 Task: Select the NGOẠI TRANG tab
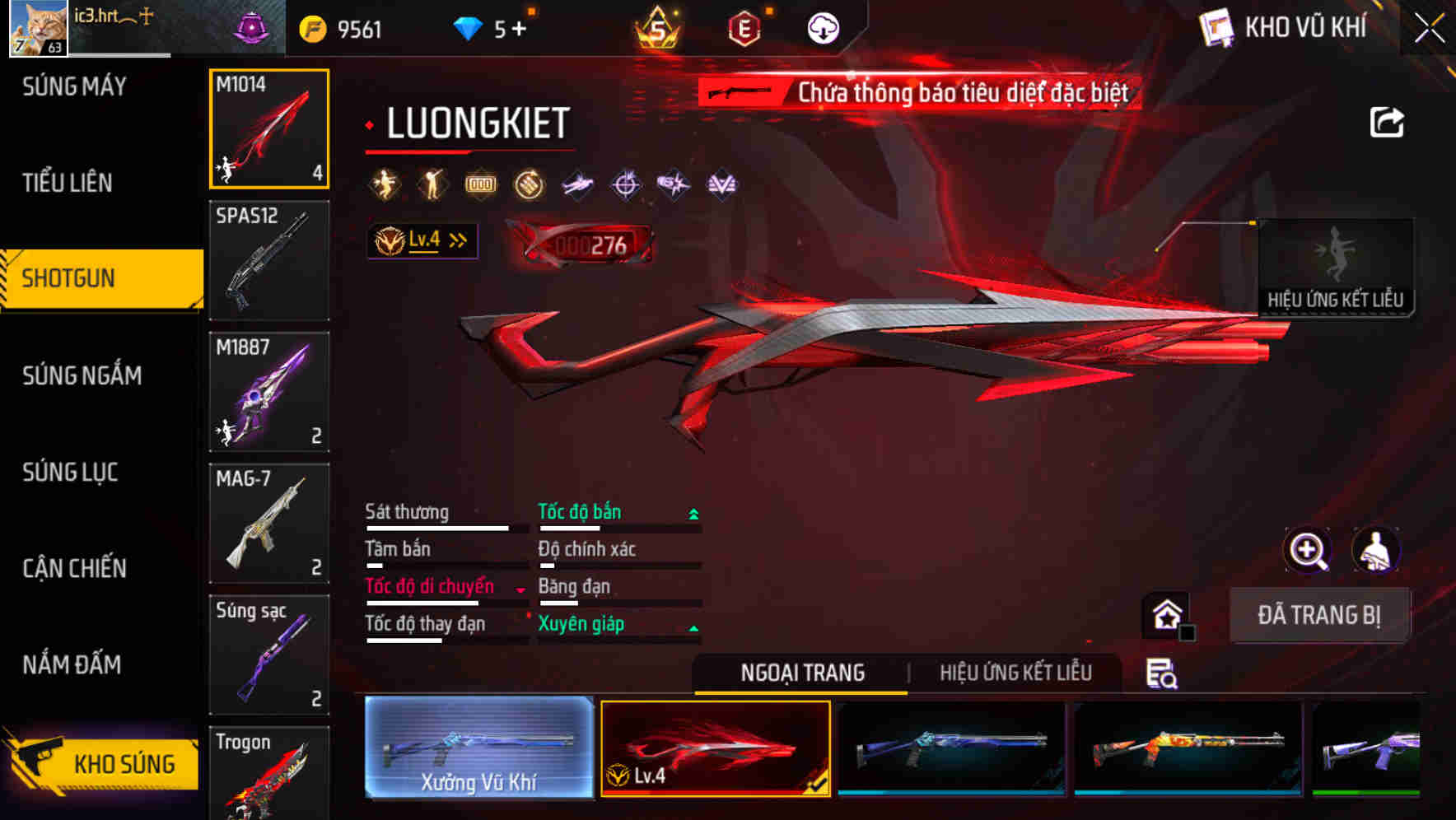click(800, 673)
